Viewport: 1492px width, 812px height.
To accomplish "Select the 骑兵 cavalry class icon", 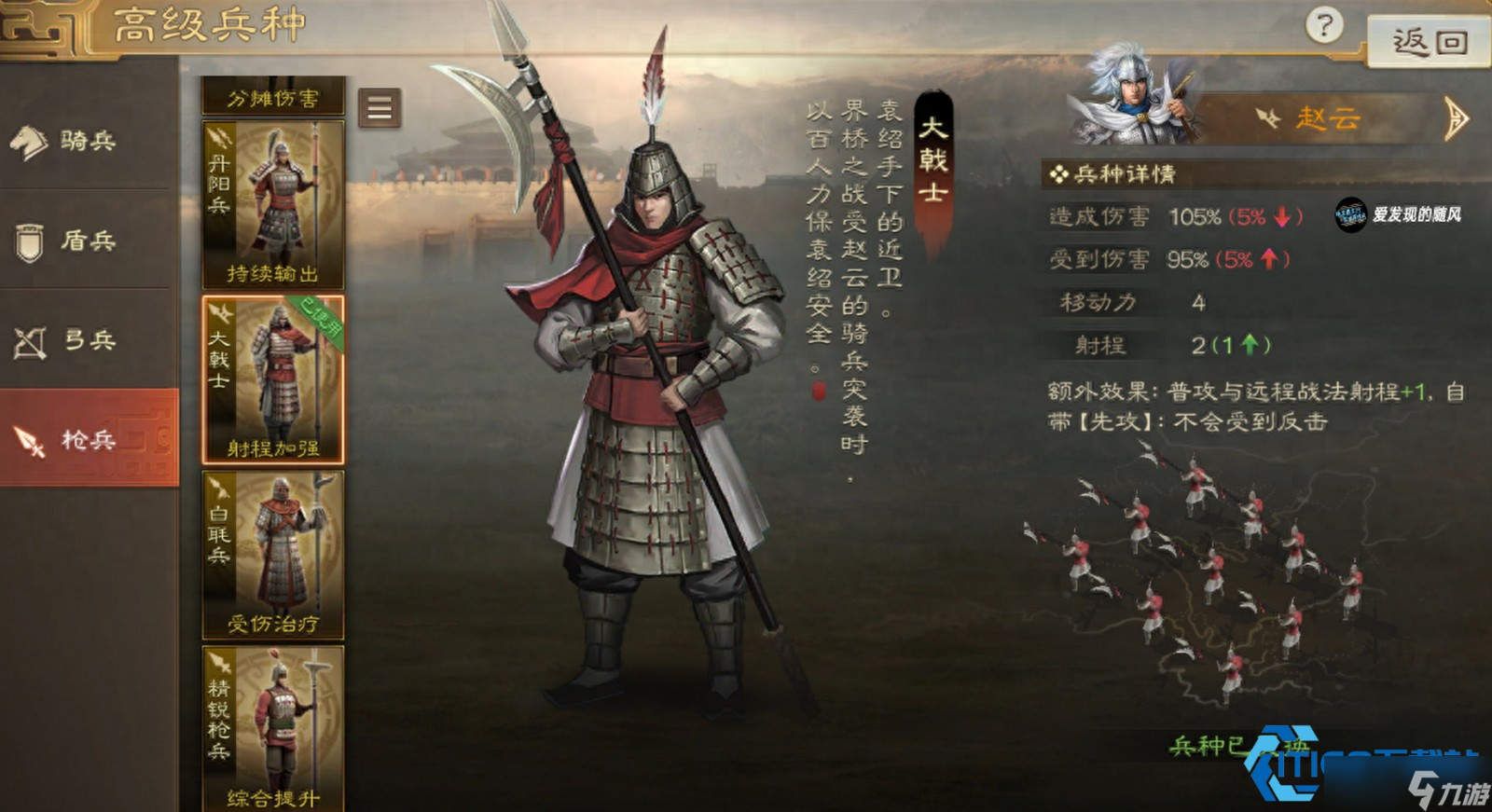I will point(33,140).
